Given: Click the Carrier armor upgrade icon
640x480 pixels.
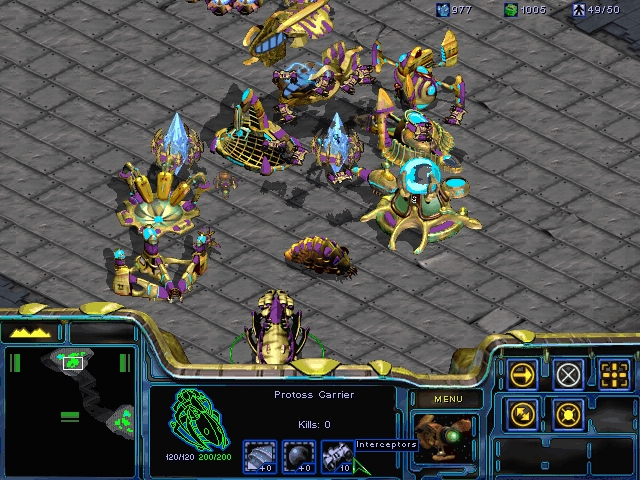Looking at the screenshot, I should pos(260,456).
